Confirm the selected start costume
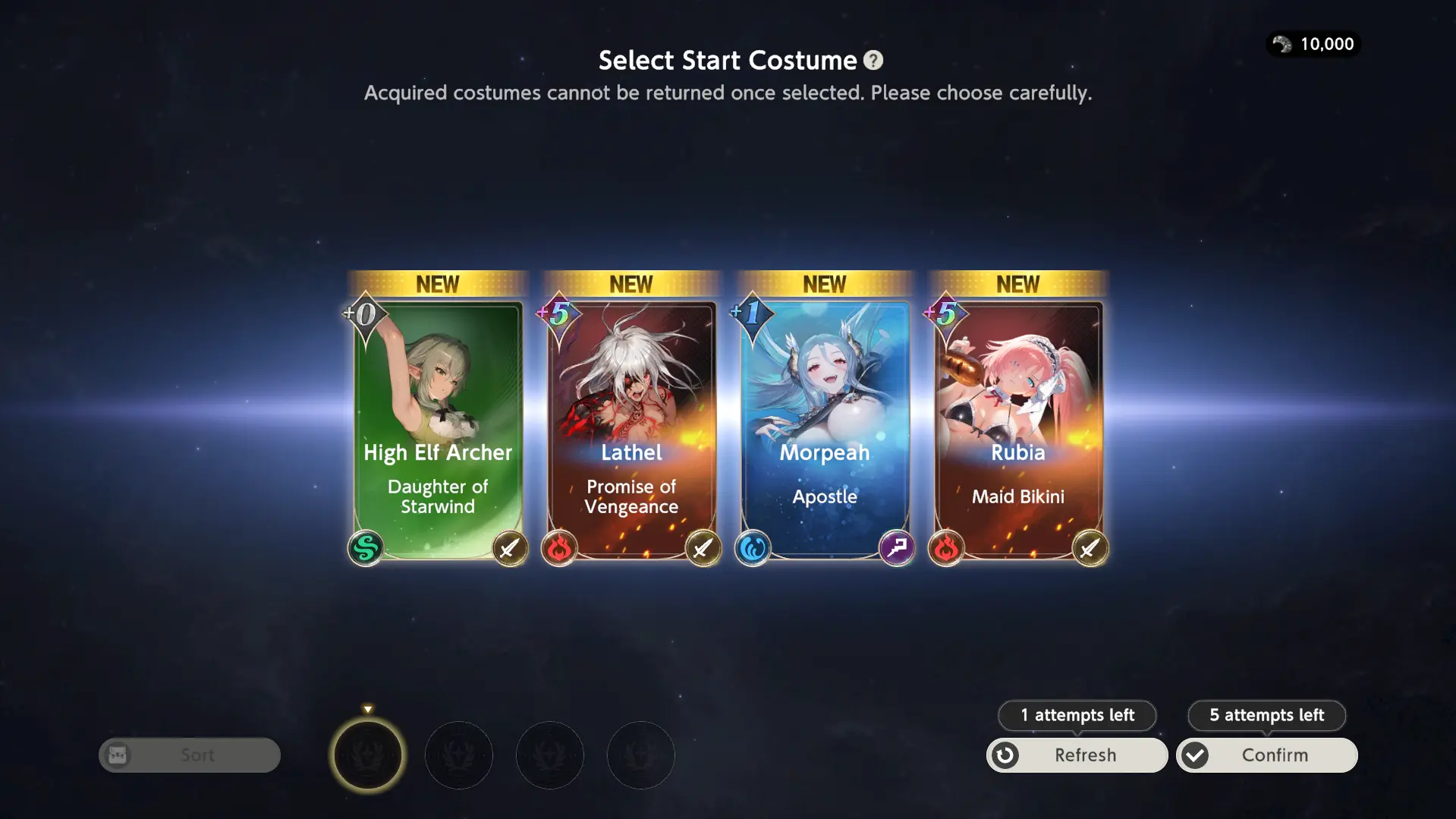 [1266, 755]
